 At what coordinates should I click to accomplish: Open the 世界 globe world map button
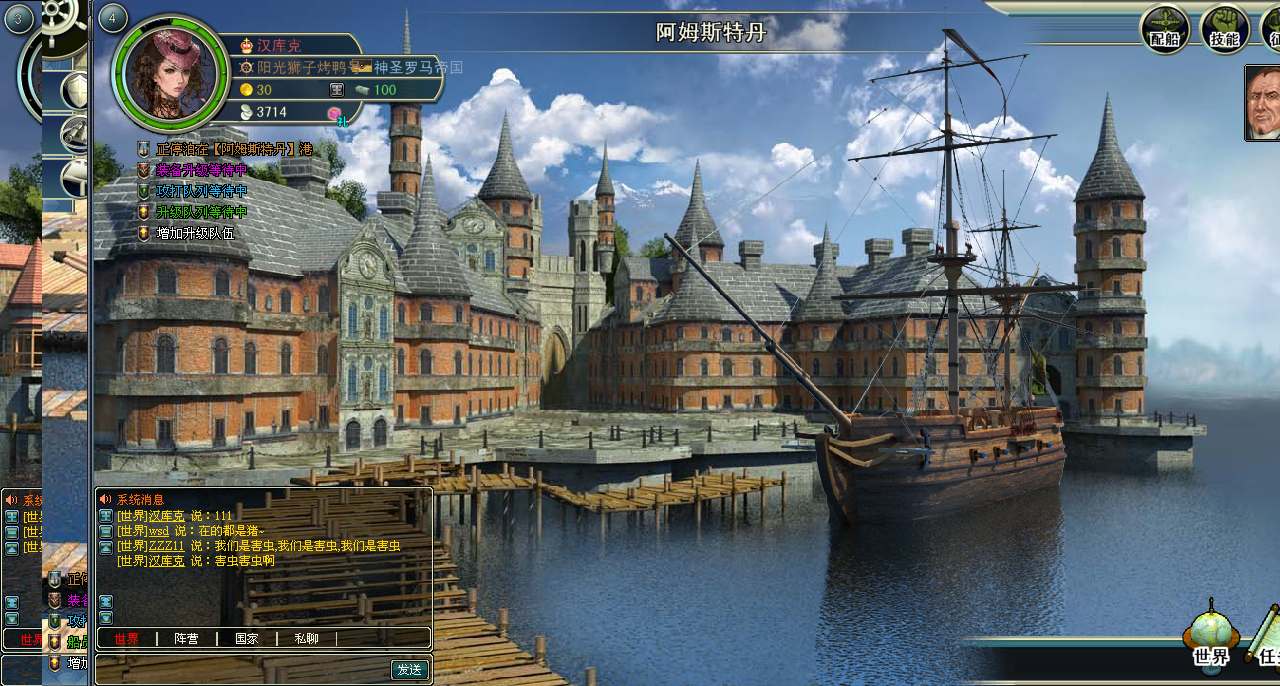coord(1210,637)
